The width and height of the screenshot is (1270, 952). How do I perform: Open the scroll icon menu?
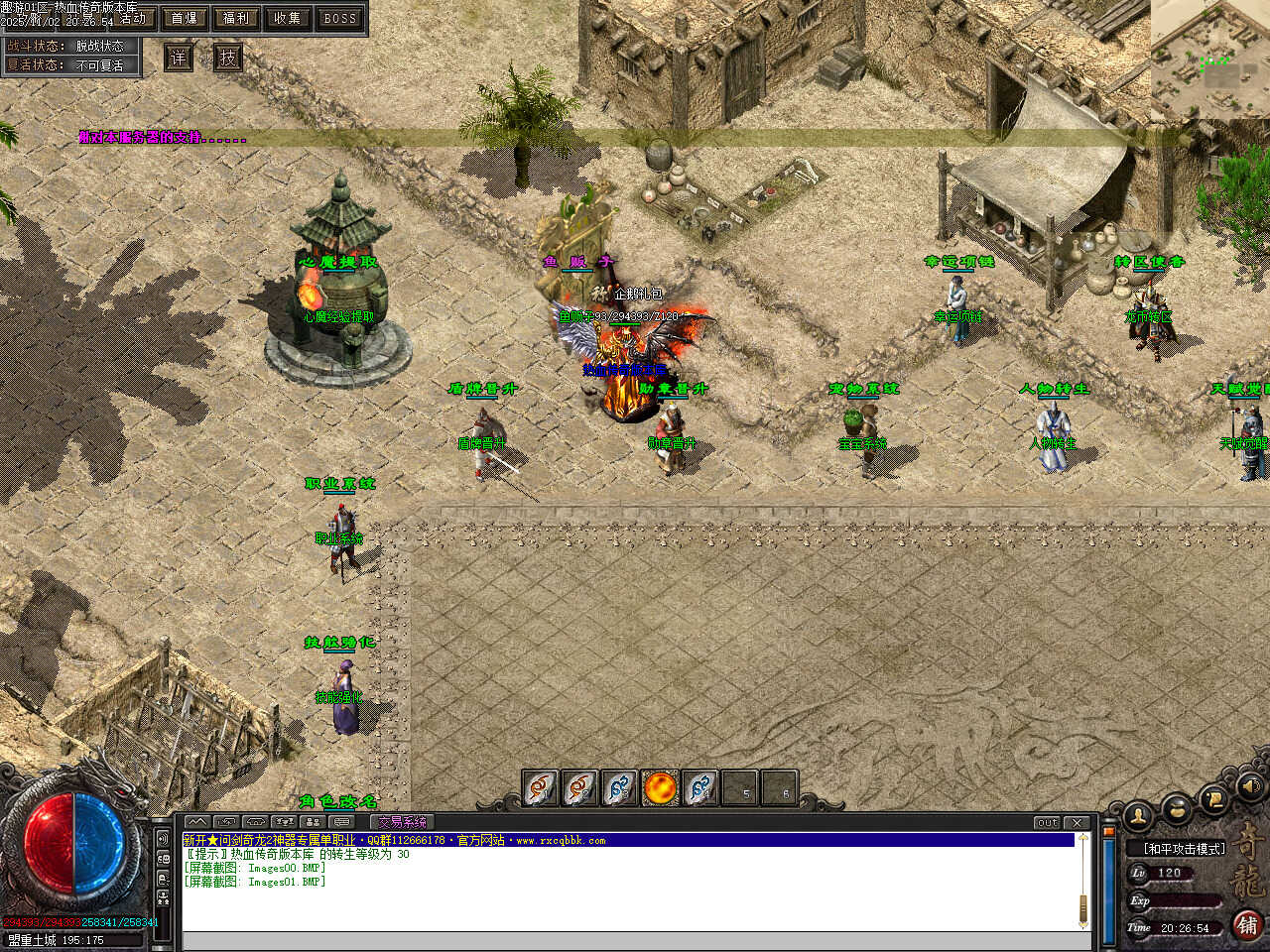[1212, 798]
